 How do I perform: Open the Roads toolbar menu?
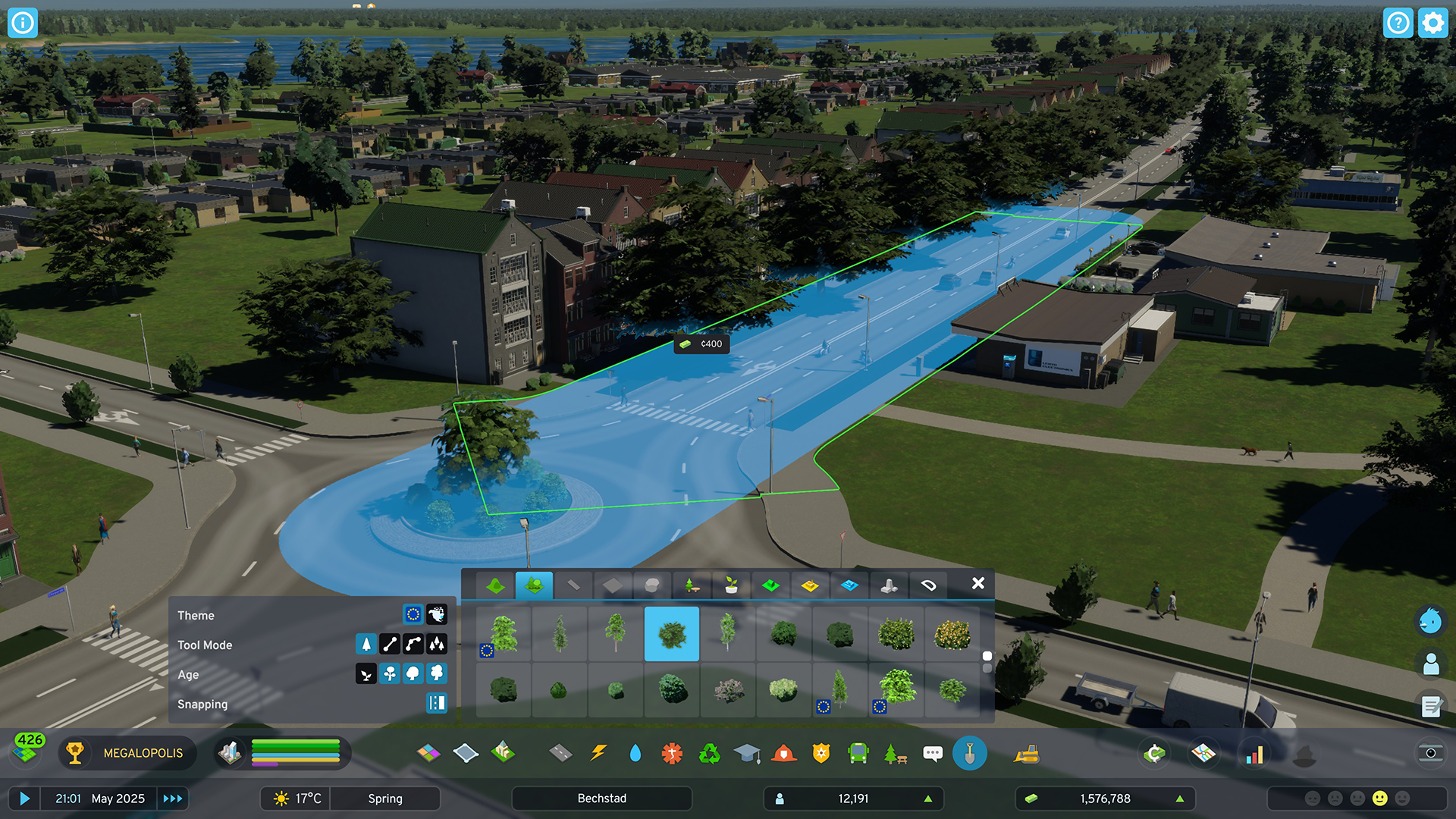pos(560,753)
